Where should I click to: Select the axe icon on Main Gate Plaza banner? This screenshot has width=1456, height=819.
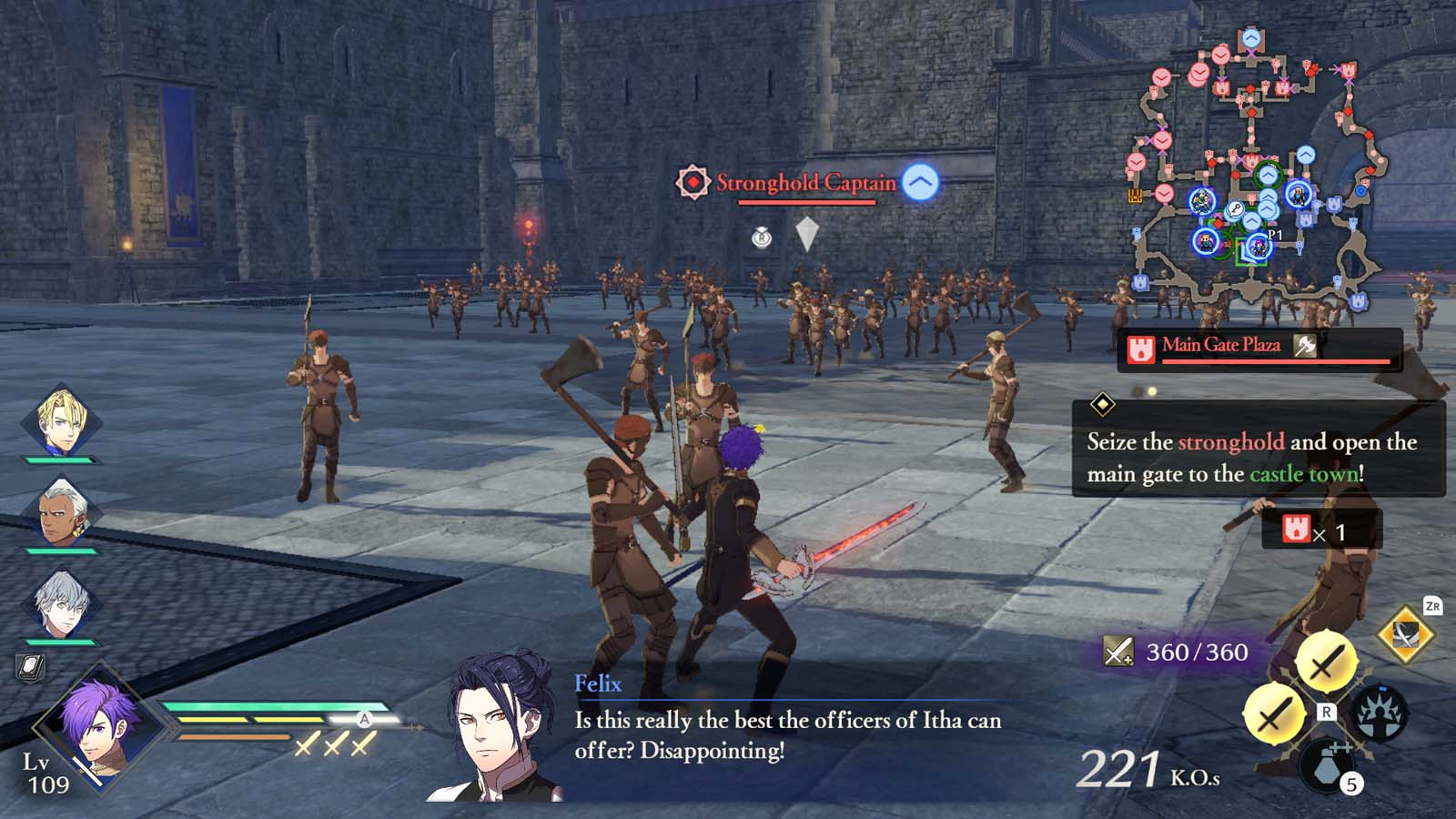1305,346
